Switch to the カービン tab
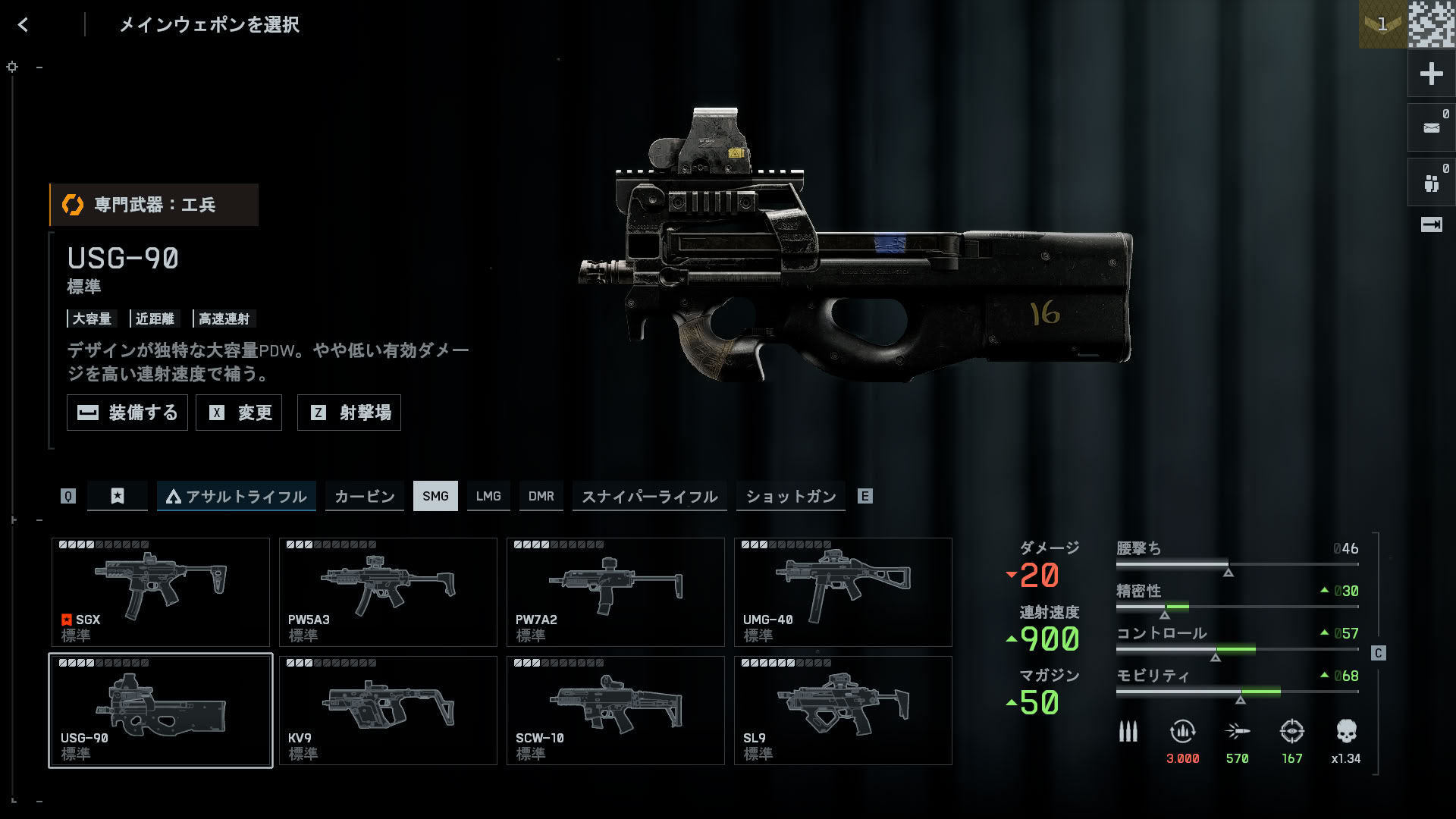The image size is (1456, 819). point(365,496)
